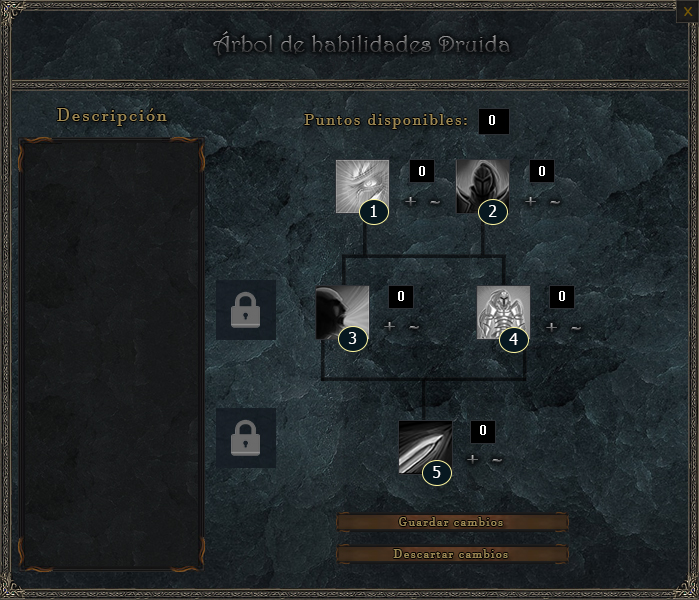Image resolution: width=699 pixels, height=600 pixels.
Task: Add a point to skill 1
Action: point(410,201)
